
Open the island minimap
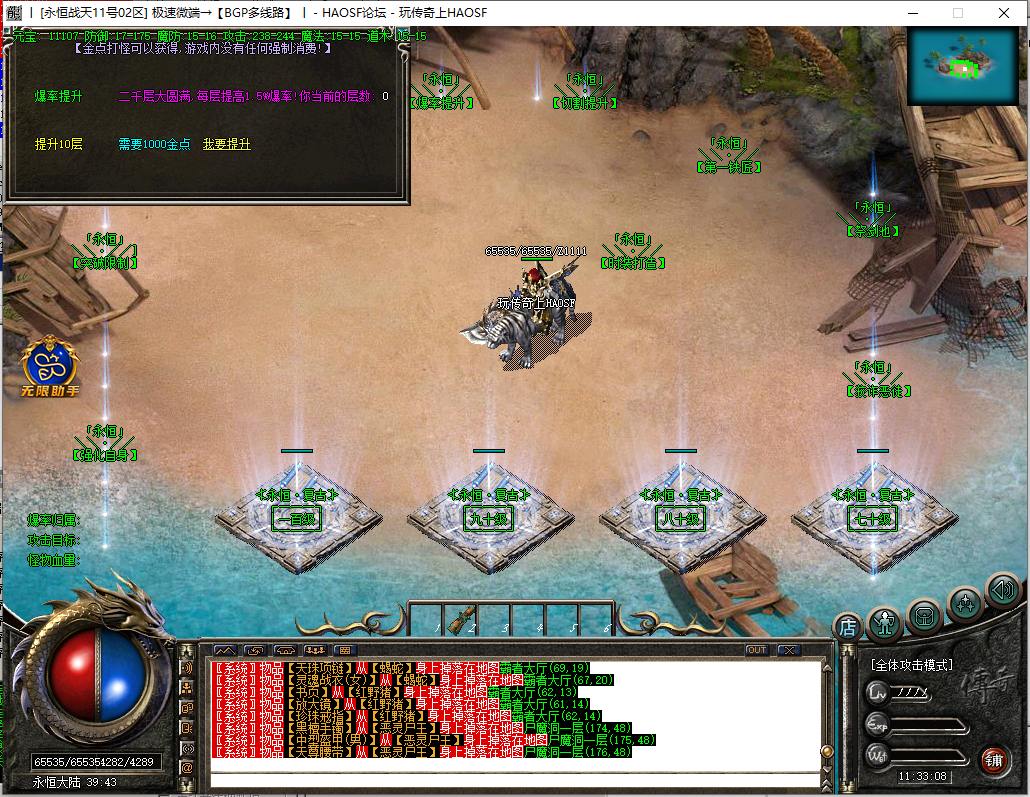[x=964, y=66]
